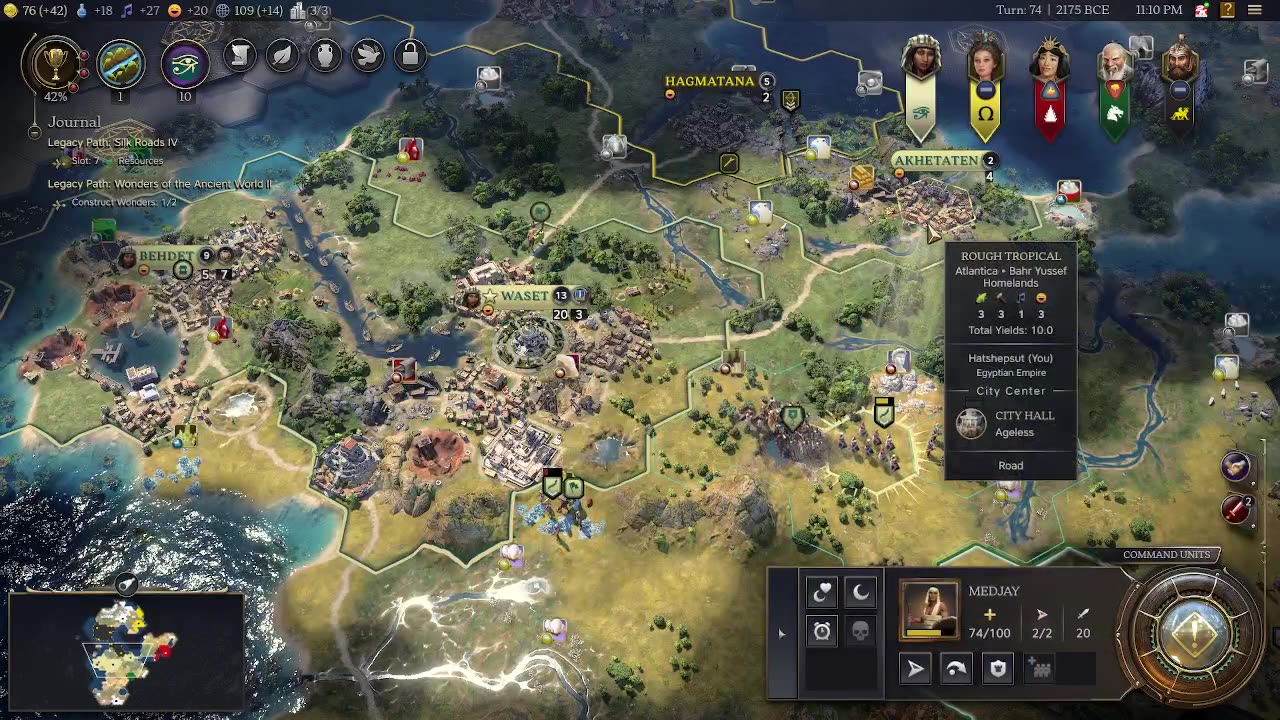
Task: Click the next action globe button
Action: pos(1194,632)
